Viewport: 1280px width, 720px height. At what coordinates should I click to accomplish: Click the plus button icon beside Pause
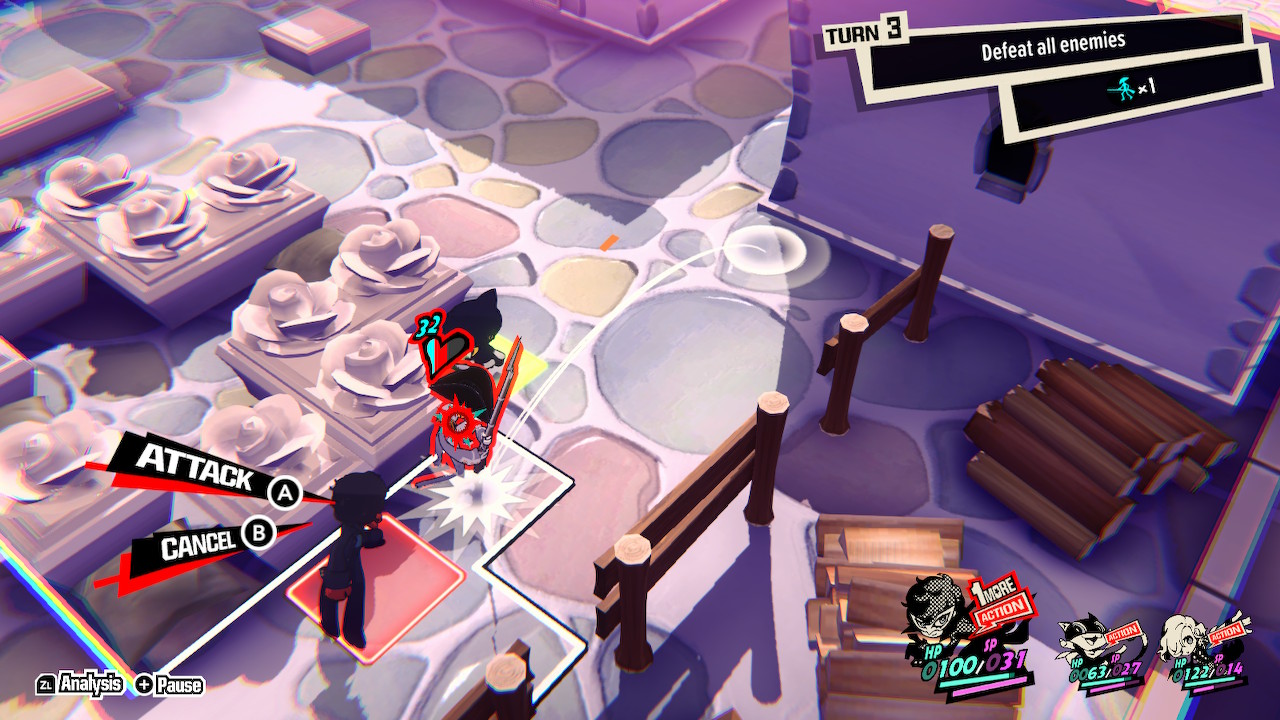click(143, 684)
